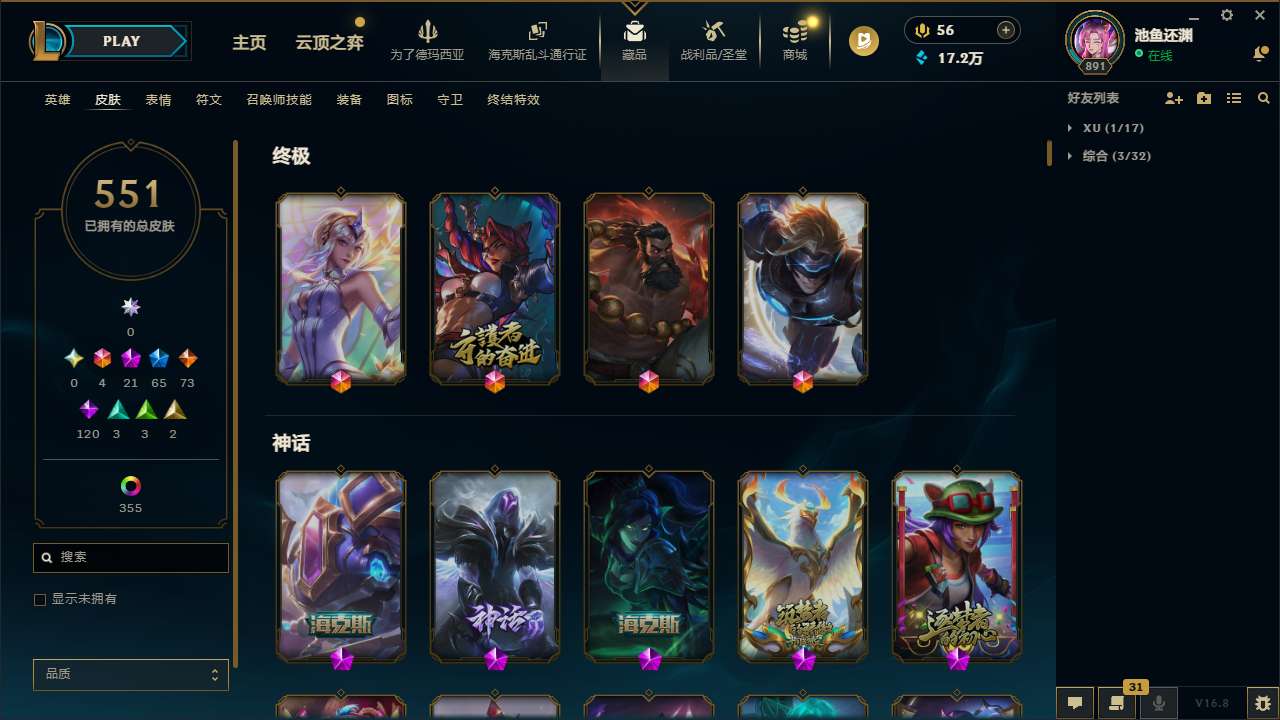The height and width of the screenshot is (720, 1280).
Task: Switch to the 终结特效 tab
Action: [513, 100]
